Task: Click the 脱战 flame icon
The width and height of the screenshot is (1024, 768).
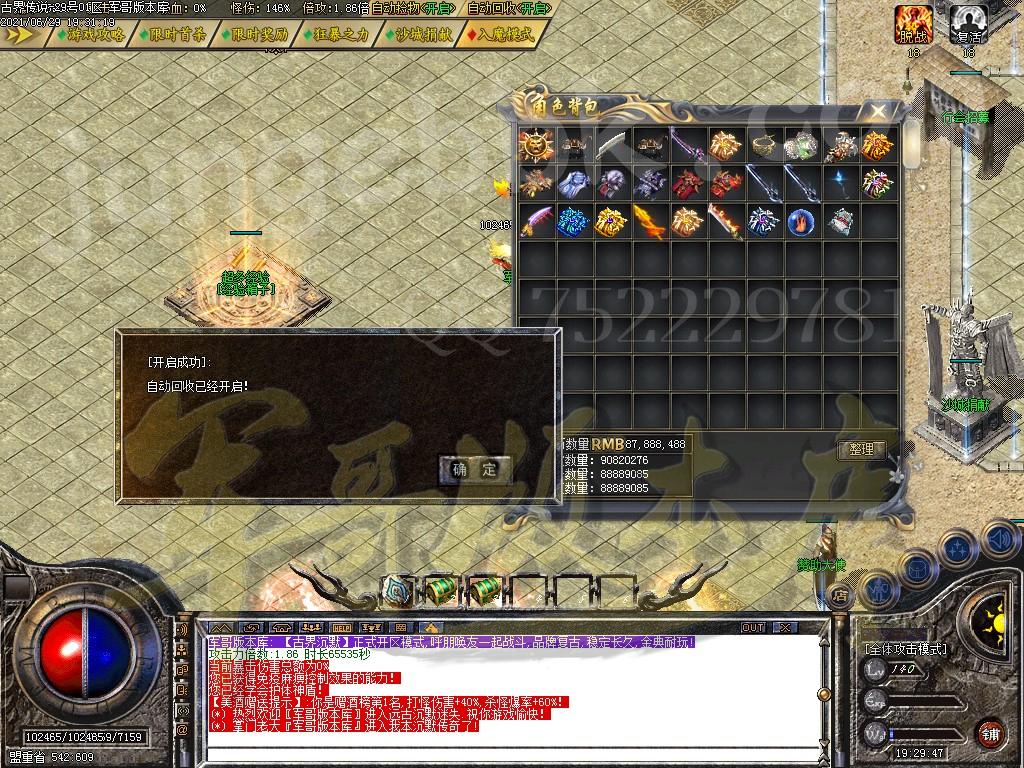Action: (913, 22)
